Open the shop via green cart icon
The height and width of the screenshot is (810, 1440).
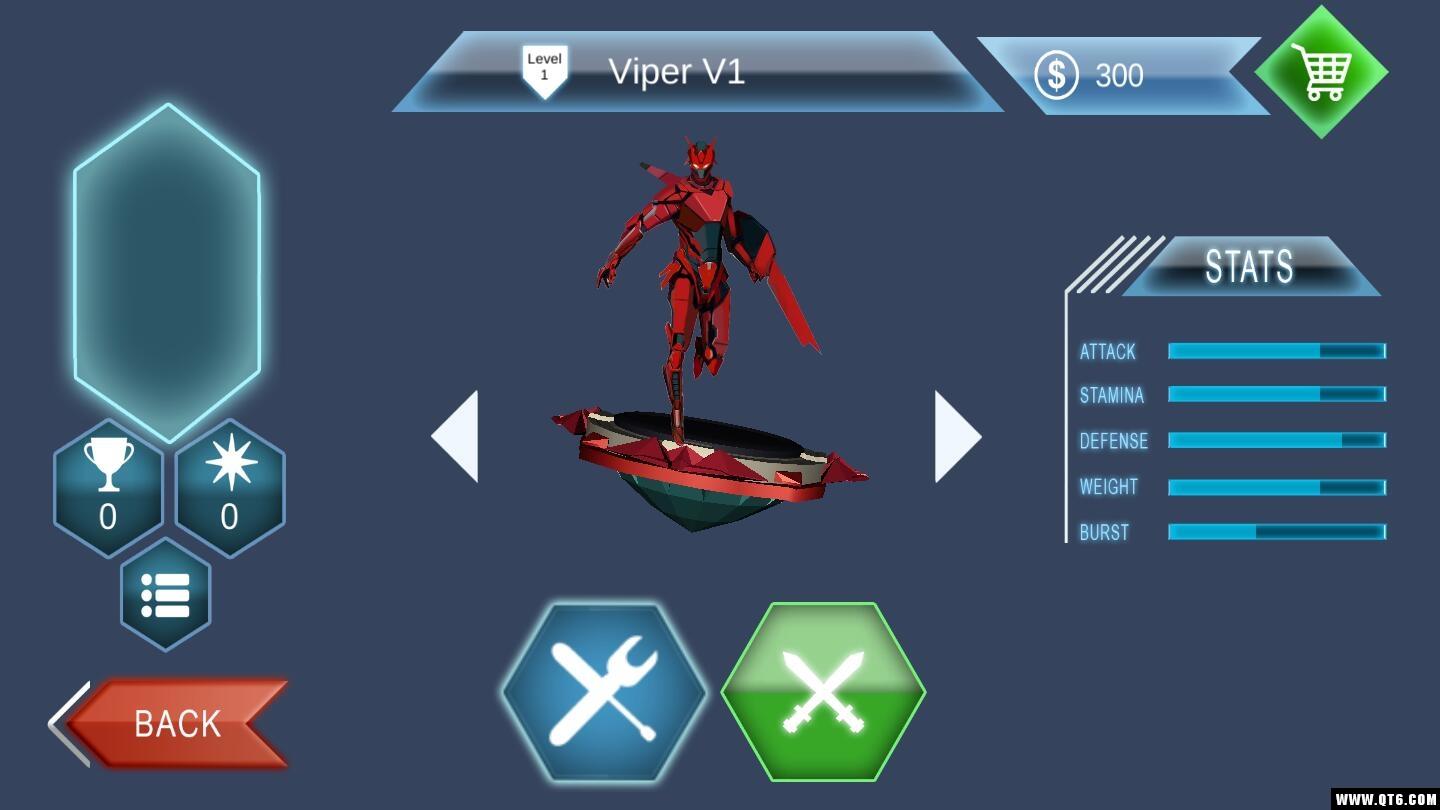[1321, 72]
